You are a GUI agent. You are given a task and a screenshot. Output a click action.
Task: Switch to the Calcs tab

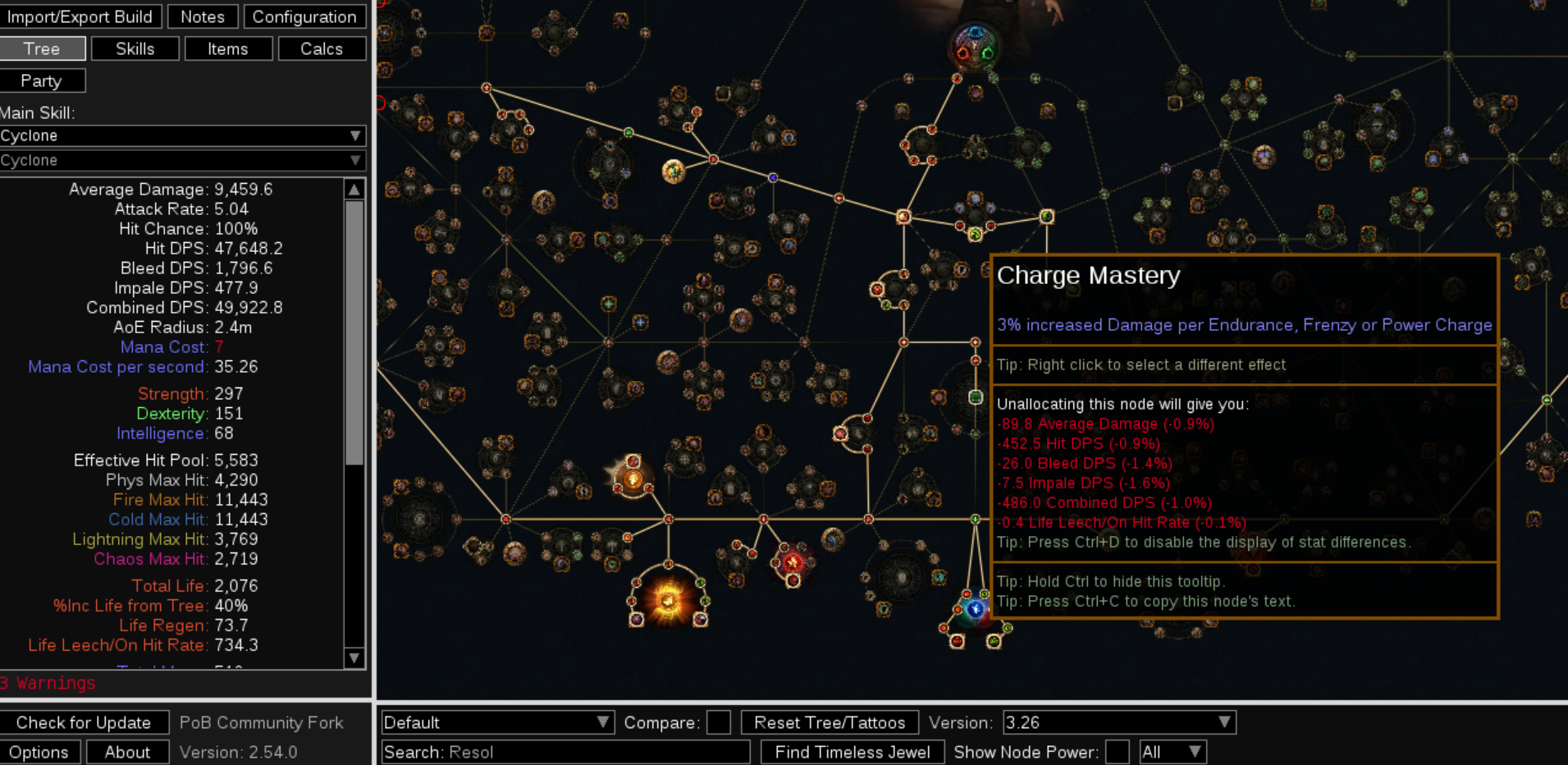(322, 48)
